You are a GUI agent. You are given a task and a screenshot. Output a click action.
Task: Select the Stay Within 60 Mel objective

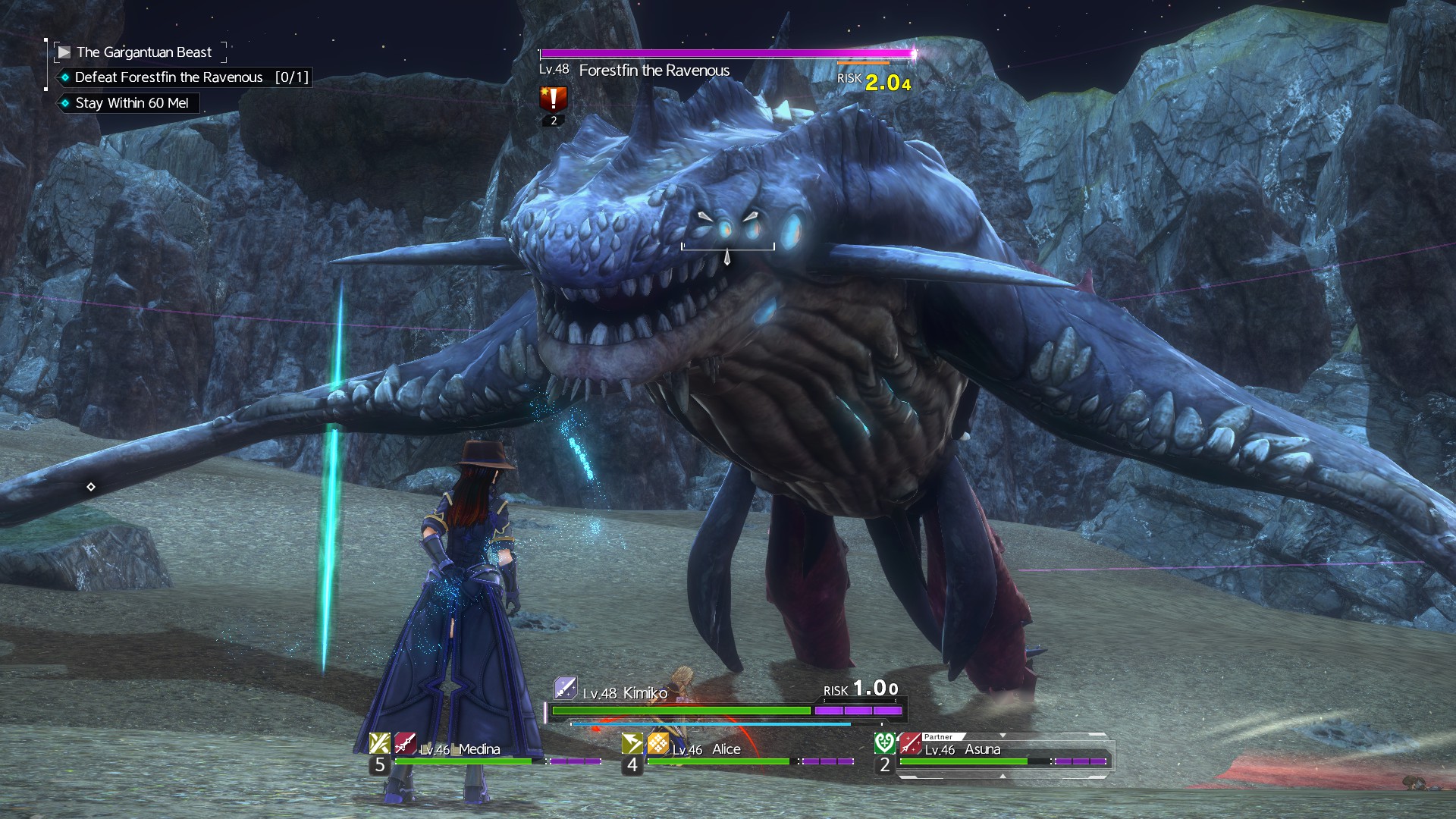coord(131,103)
